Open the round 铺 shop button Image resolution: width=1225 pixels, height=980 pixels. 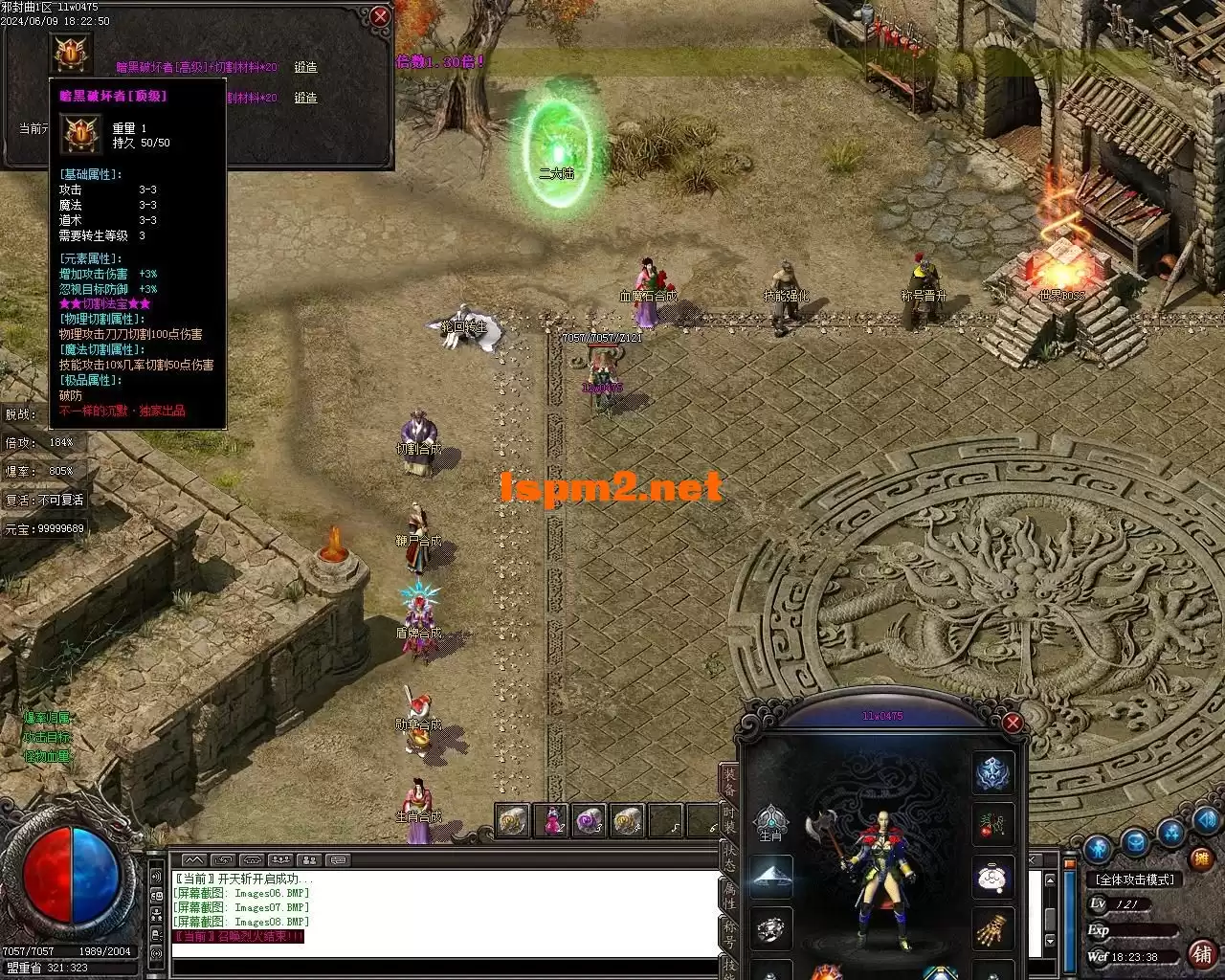click(x=1202, y=953)
